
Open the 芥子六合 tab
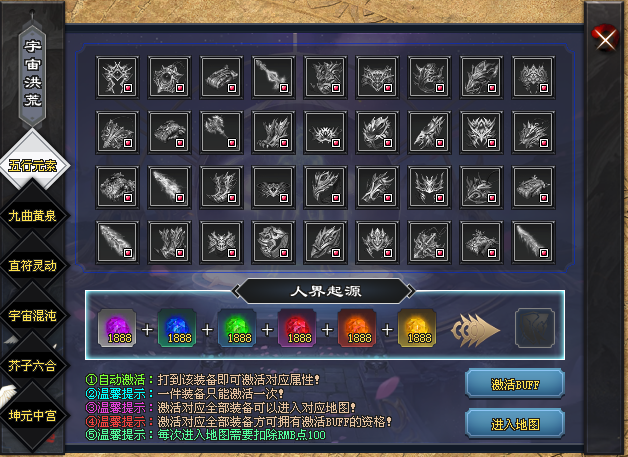[33, 364]
